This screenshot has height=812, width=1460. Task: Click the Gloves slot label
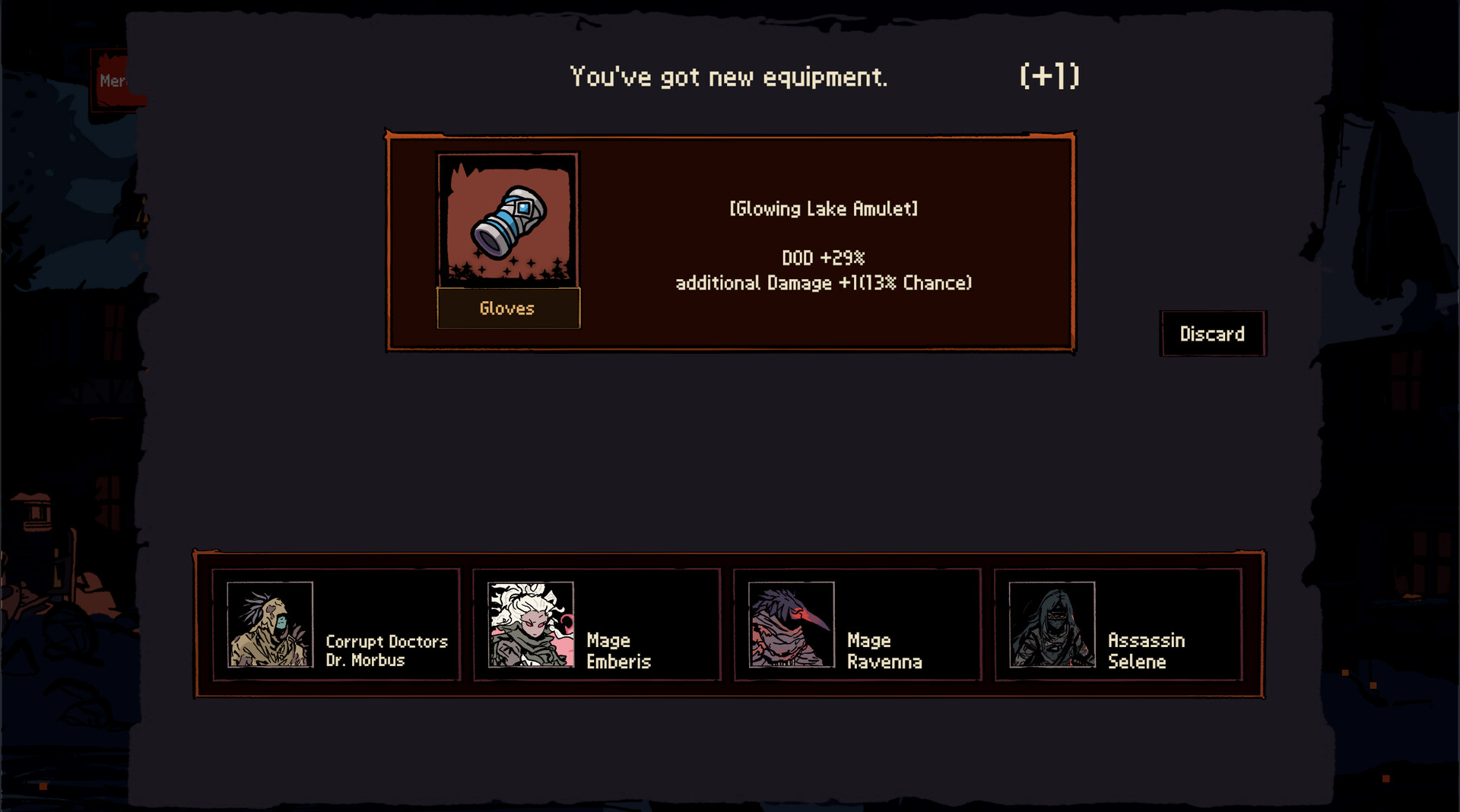tap(507, 308)
